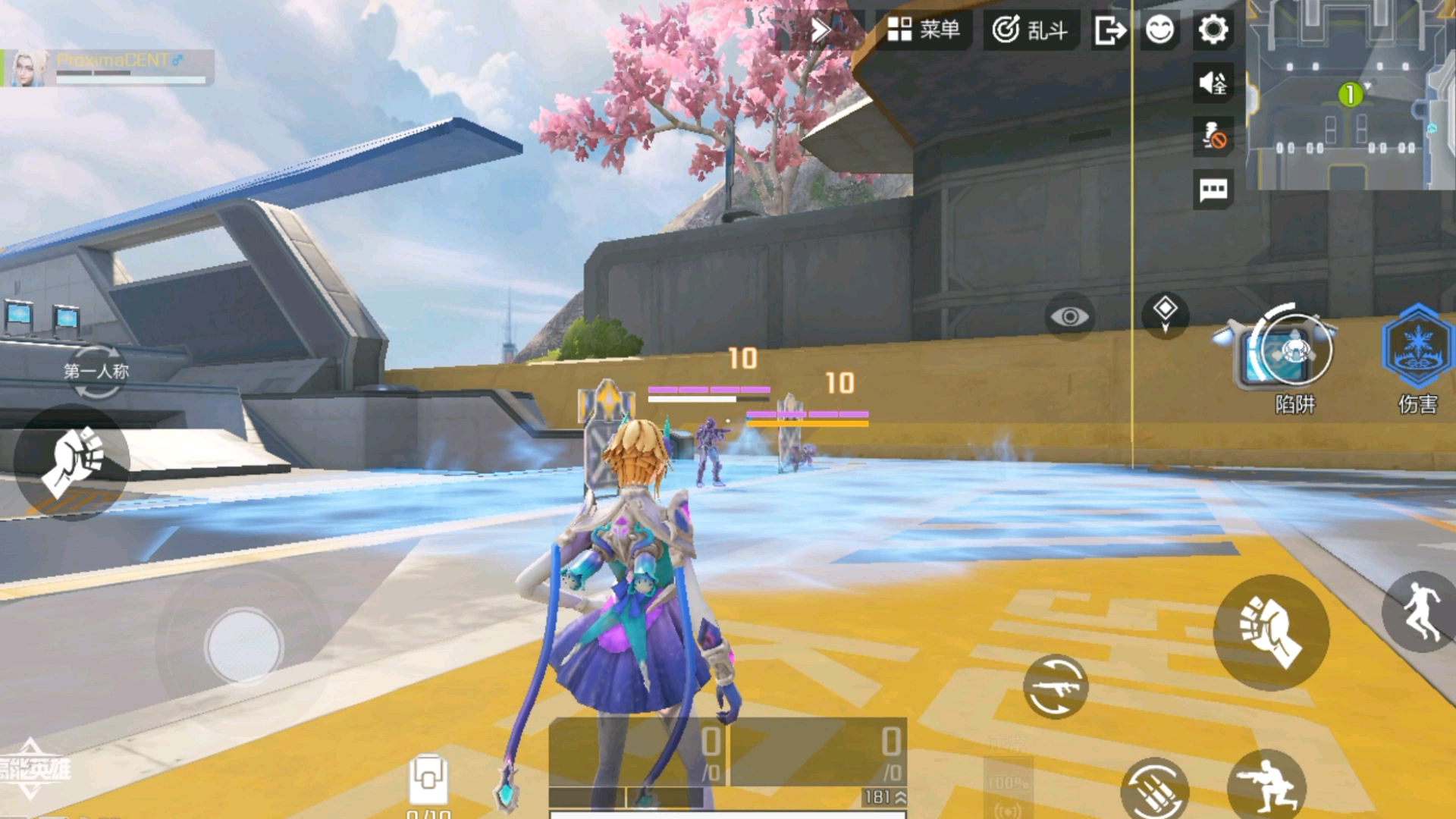
Task: Open the diamond marker ping dropdown
Action: [1166, 313]
